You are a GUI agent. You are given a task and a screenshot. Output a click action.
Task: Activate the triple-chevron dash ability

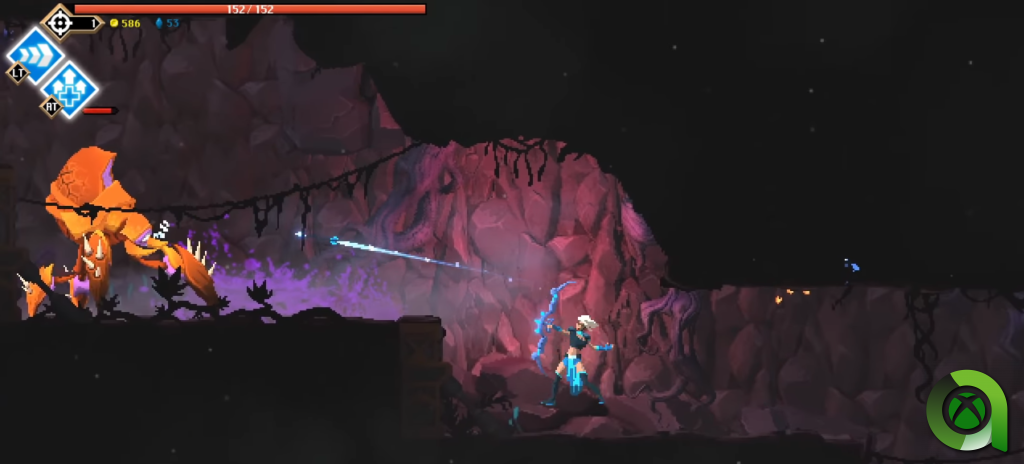click(36, 52)
